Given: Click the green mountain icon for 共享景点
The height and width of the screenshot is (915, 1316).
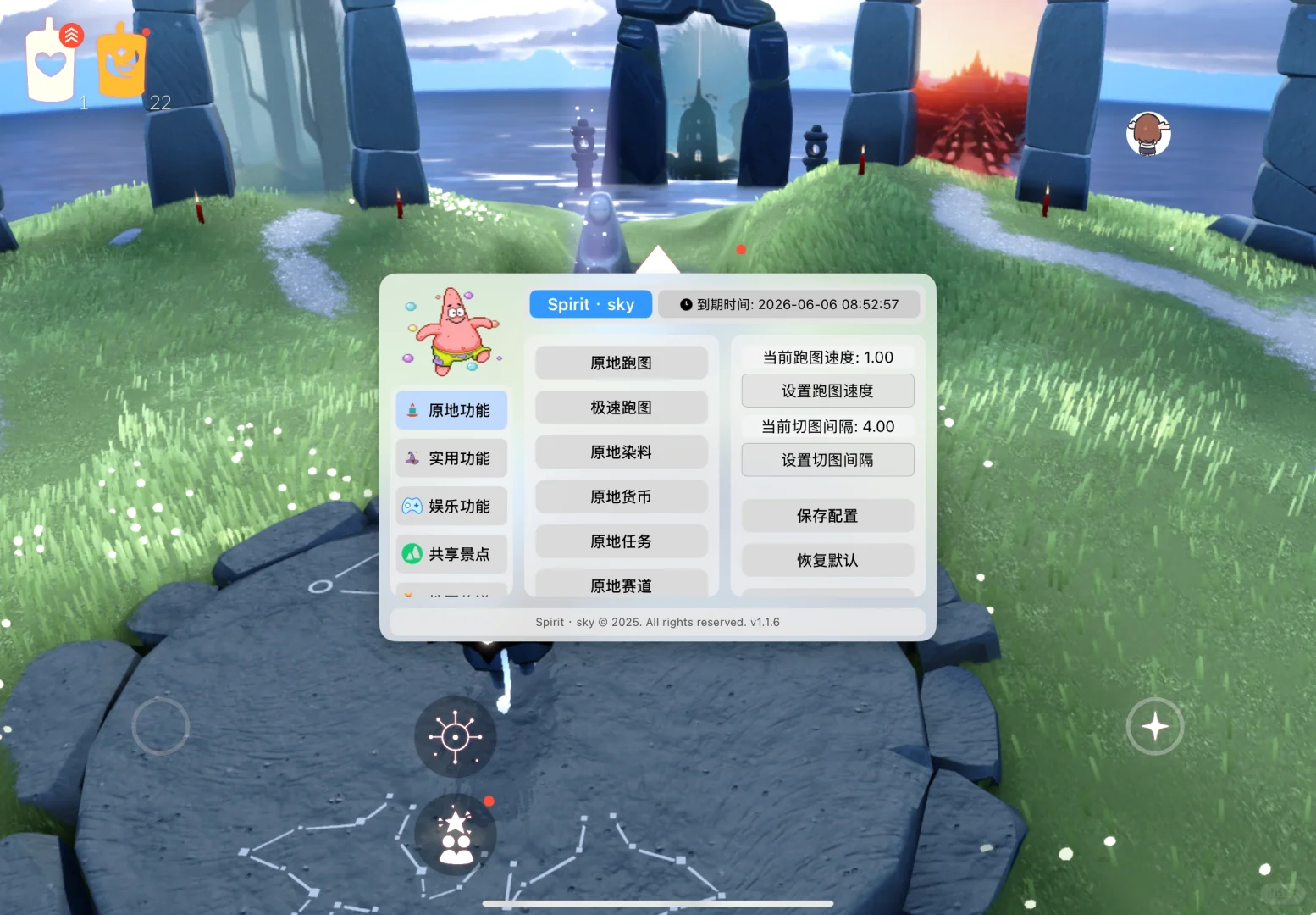Looking at the screenshot, I should coord(412,554).
